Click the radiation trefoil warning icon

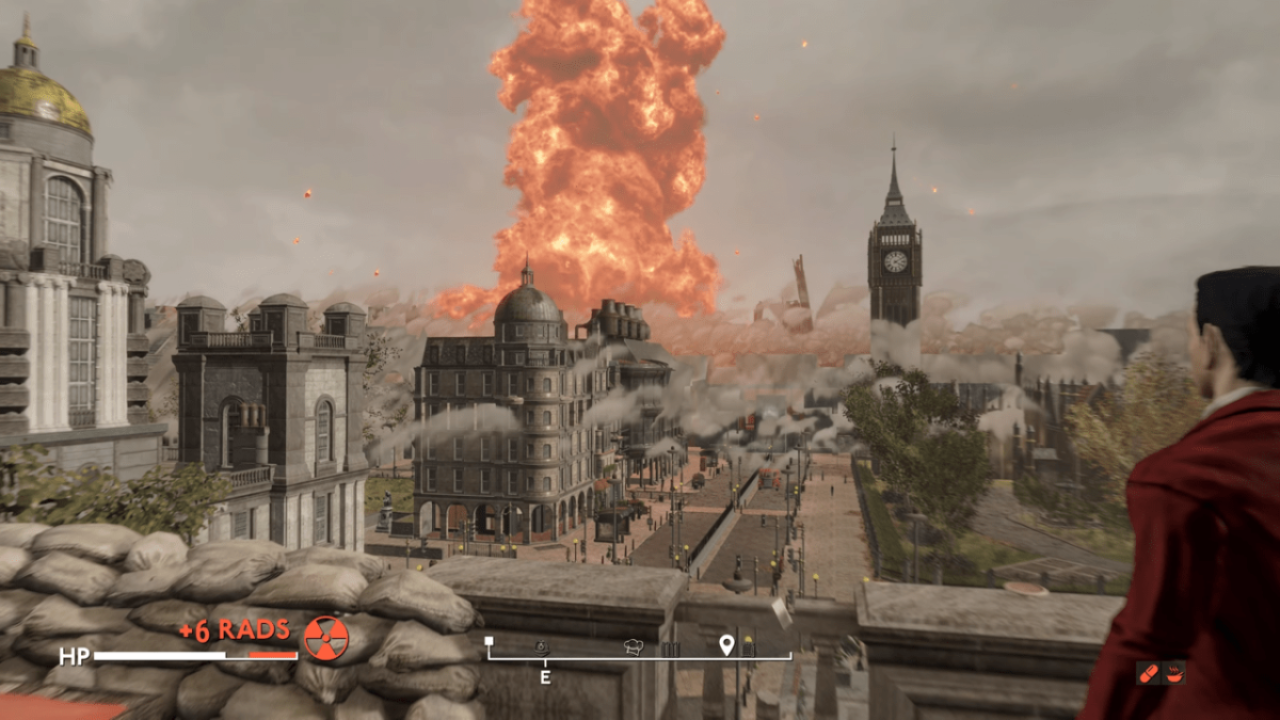point(326,637)
